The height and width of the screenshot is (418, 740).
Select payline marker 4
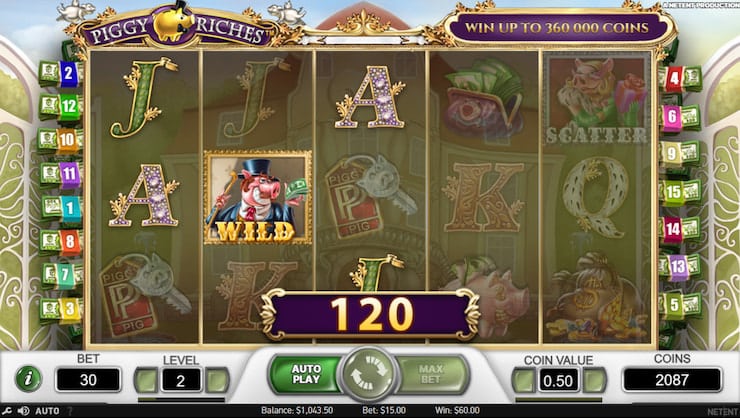coord(674,77)
